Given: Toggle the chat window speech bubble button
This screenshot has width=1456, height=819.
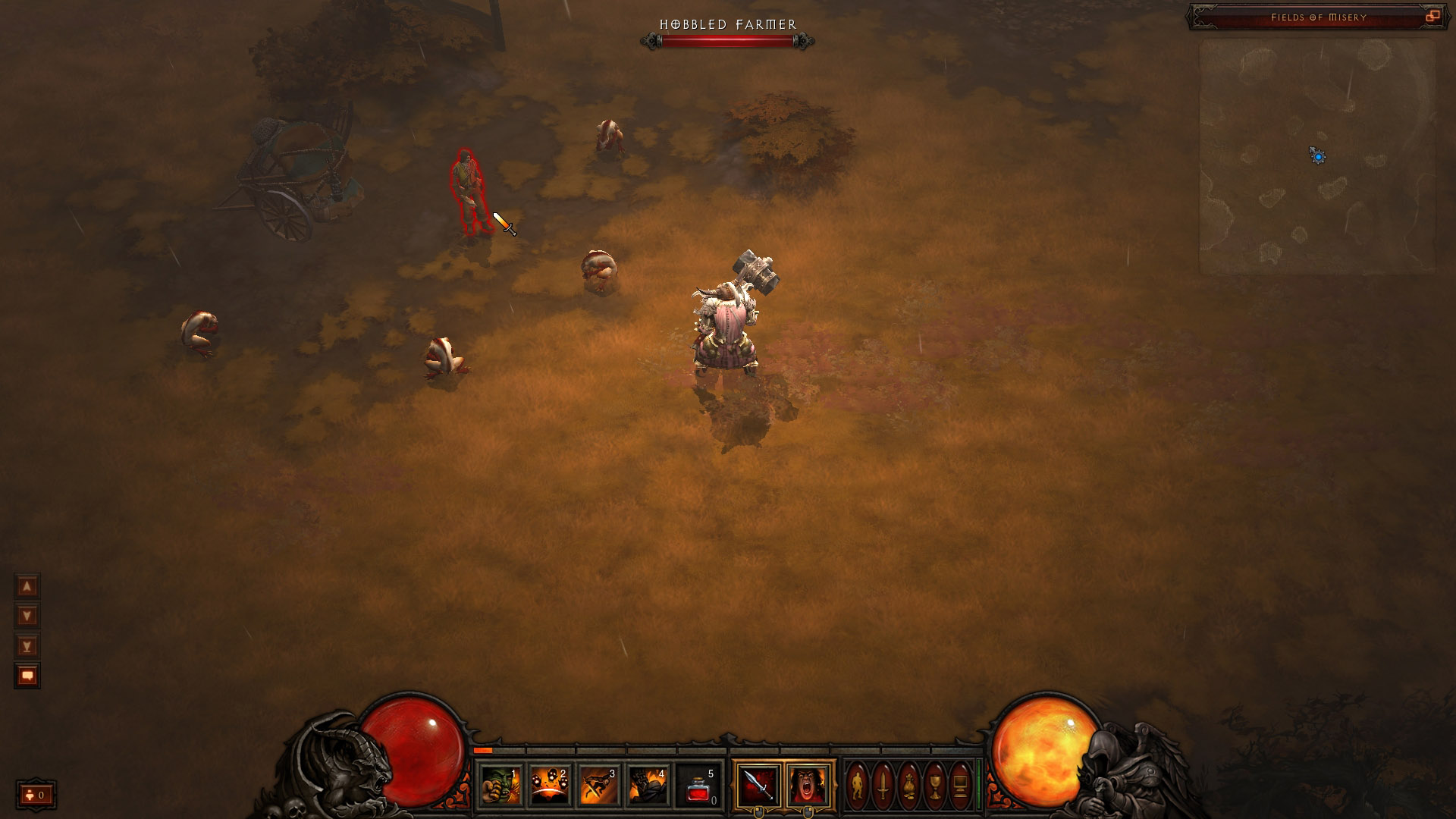Looking at the screenshot, I should coord(27,676).
